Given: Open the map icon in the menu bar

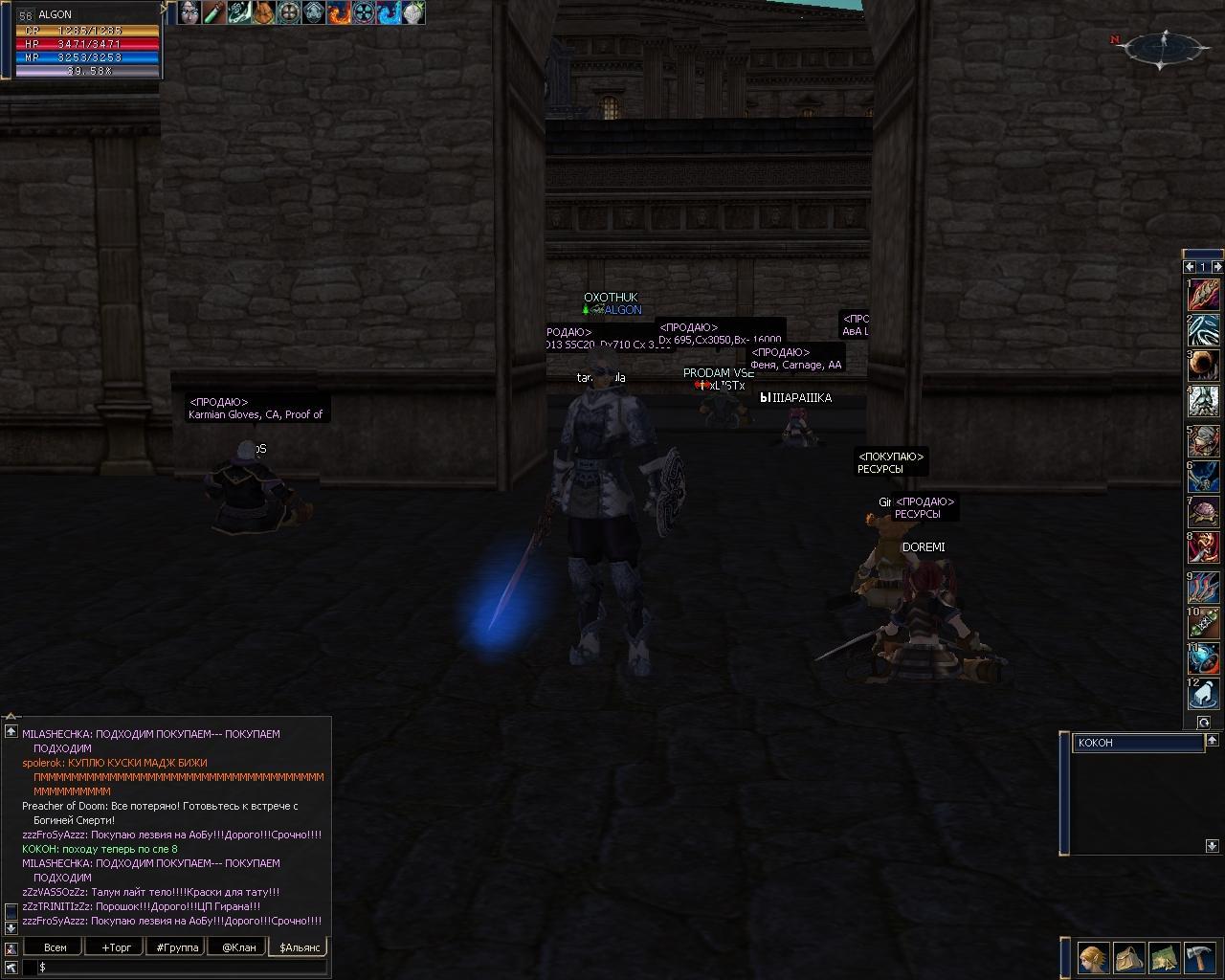Looking at the screenshot, I should click(x=1164, y=957).
